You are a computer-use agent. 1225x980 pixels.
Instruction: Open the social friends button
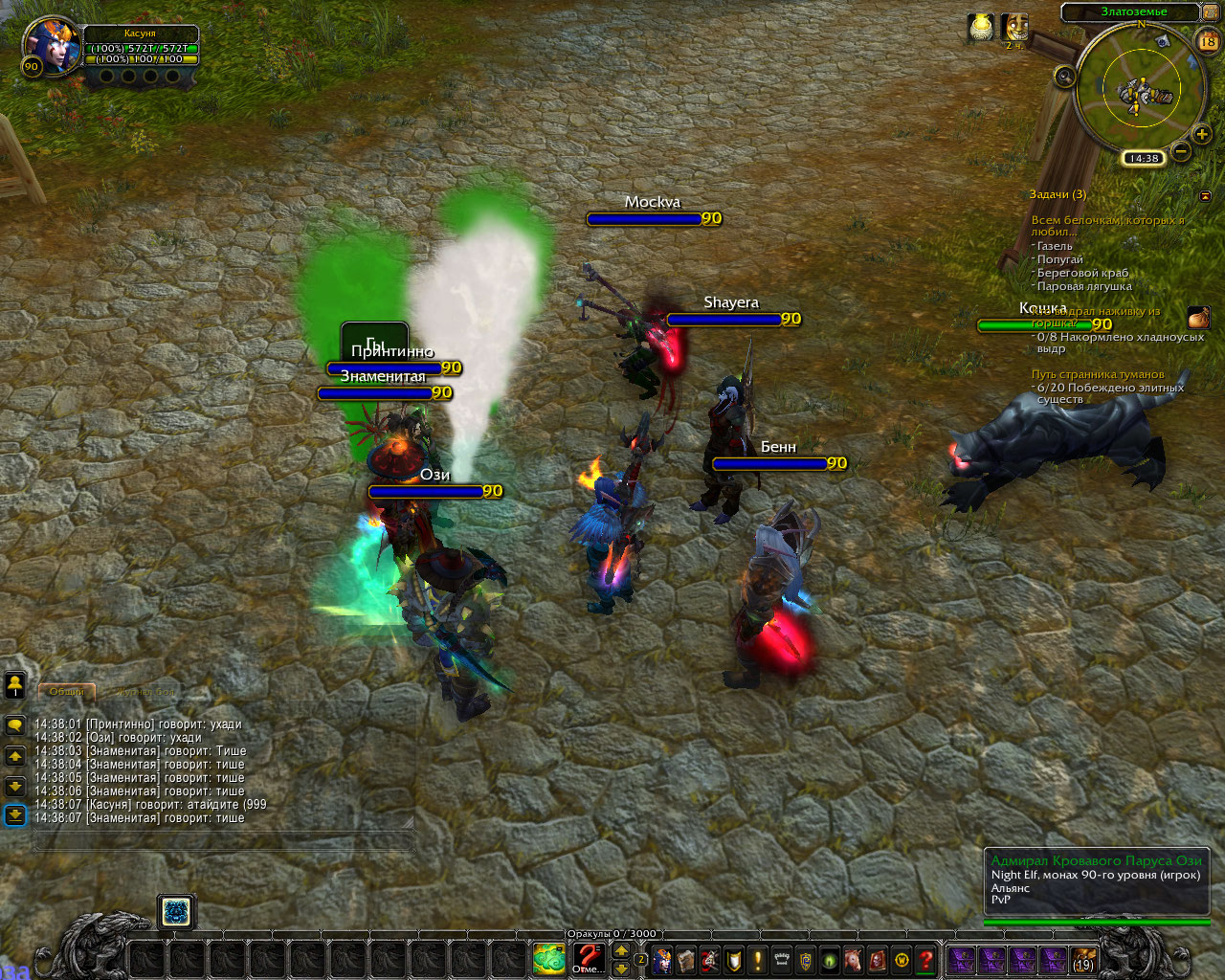pos(15,684)
